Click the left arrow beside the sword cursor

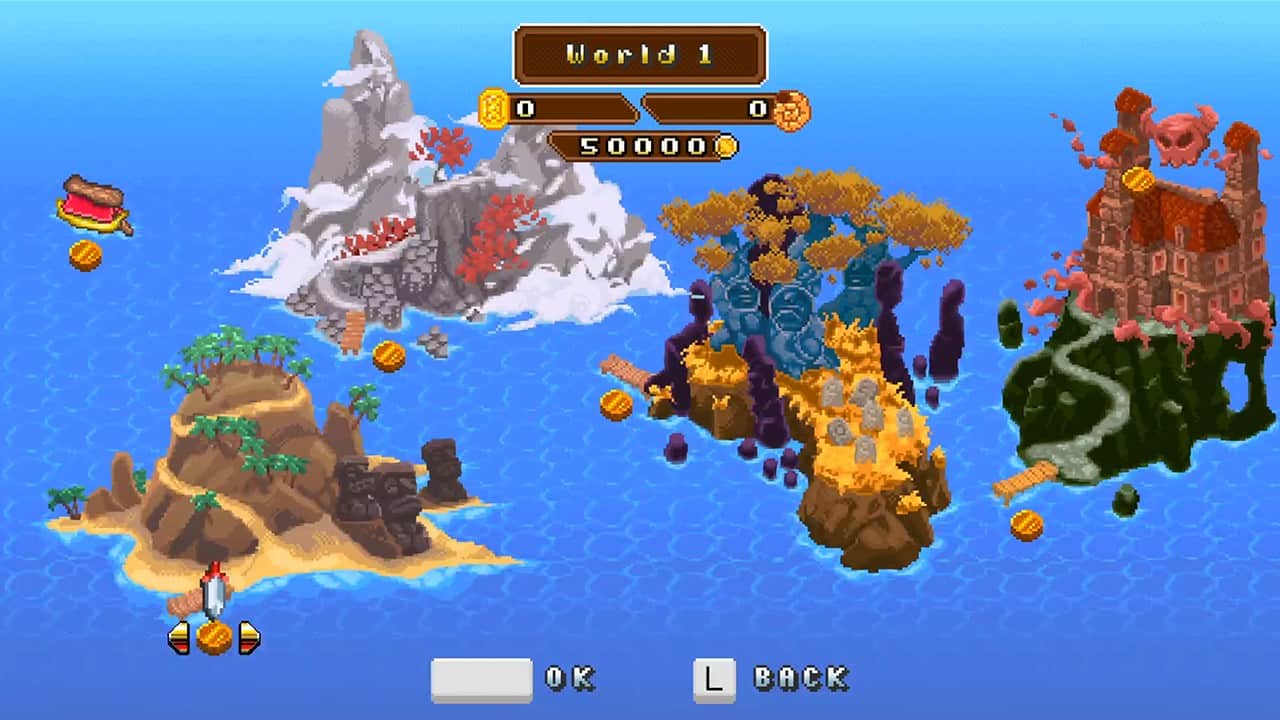(179, 638)
